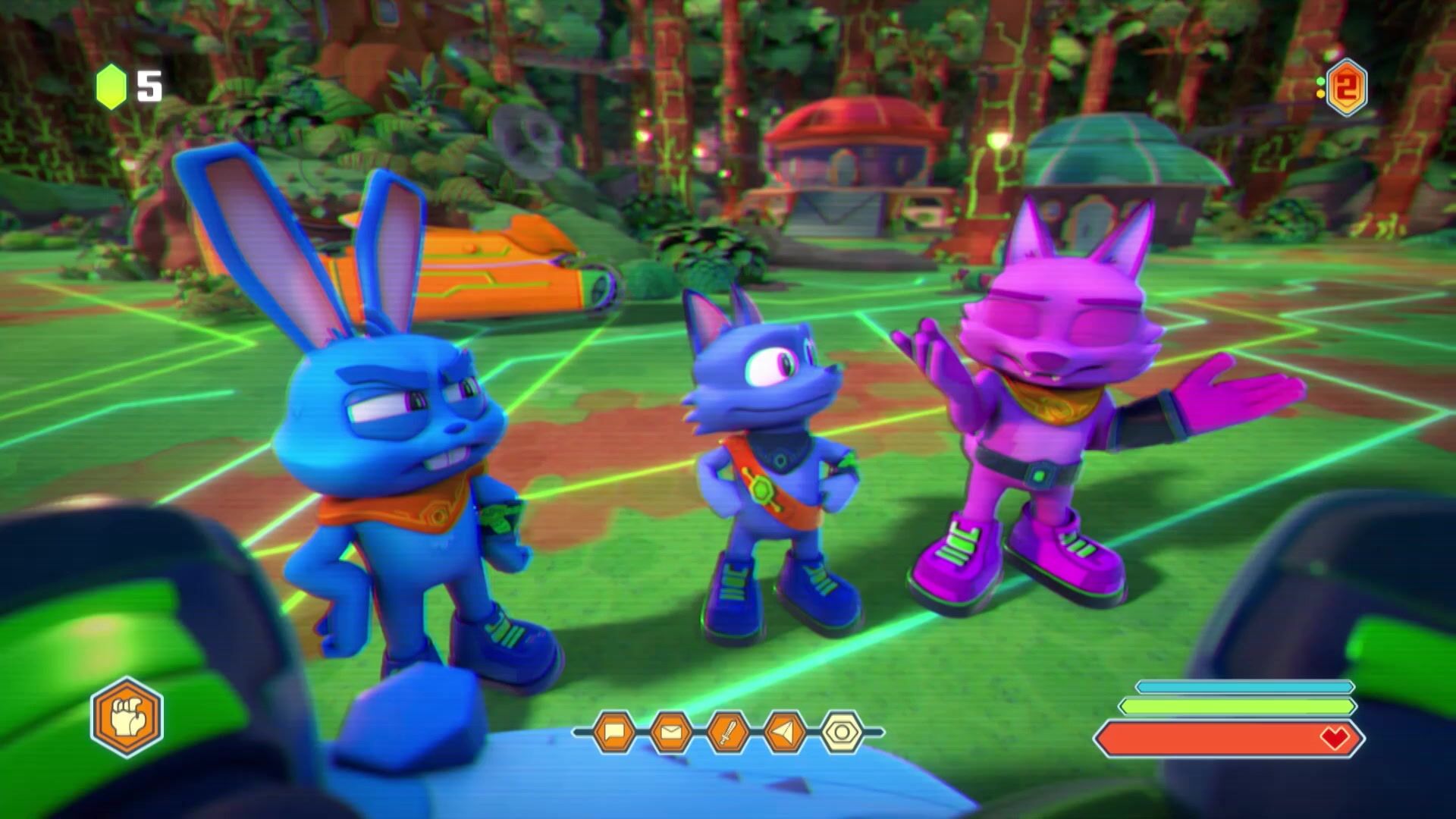Click the orange number 2 badge
1456x819 pixels.
(1346, 88)
